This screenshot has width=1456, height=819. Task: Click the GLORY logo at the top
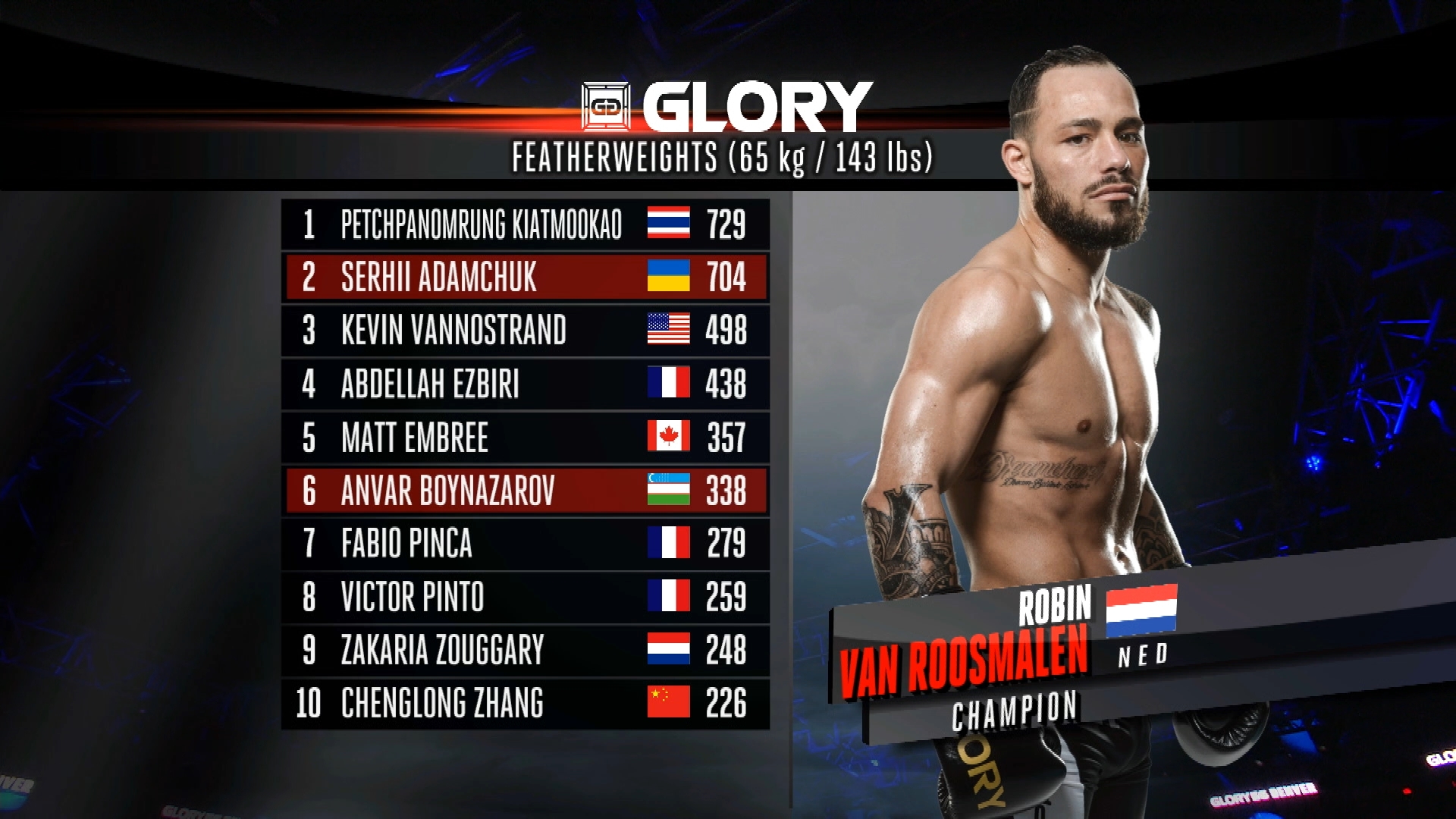click(726, 107)
